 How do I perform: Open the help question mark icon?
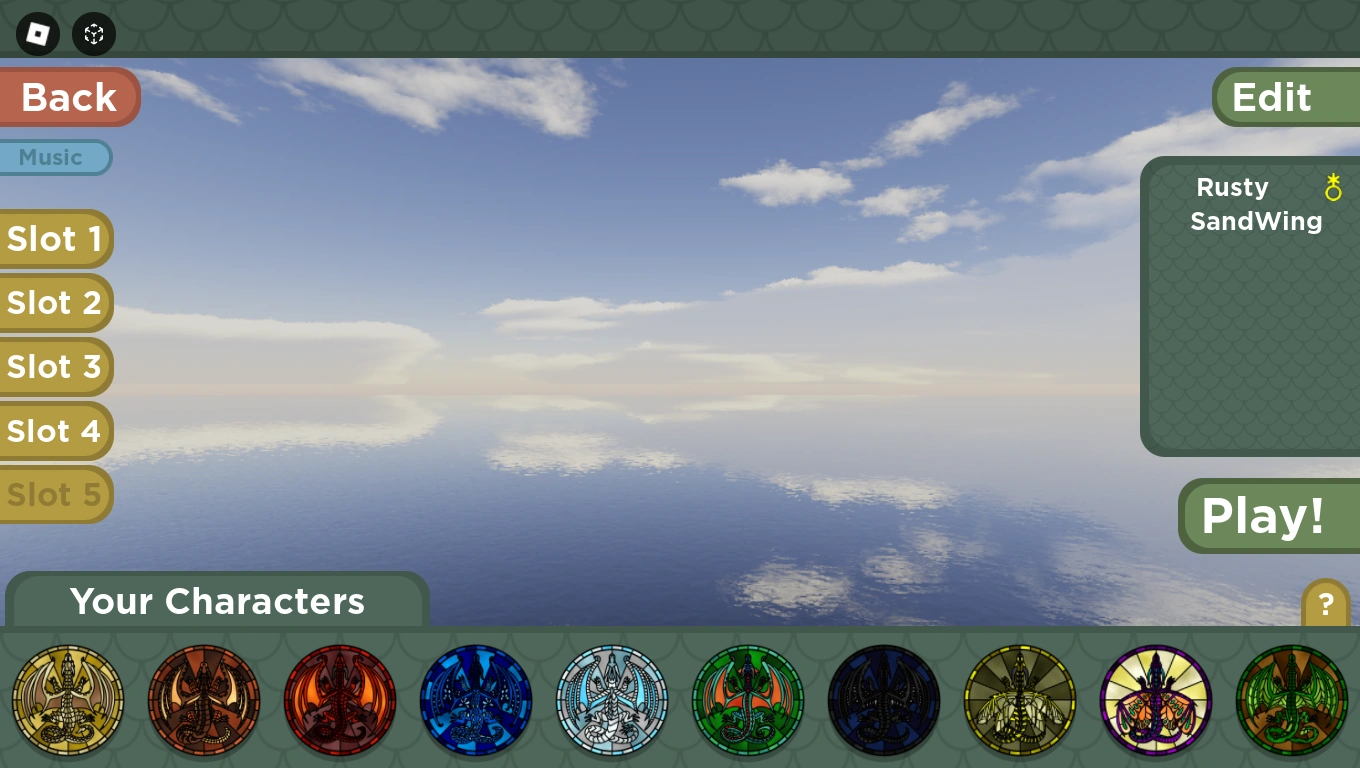point(1326,604)
